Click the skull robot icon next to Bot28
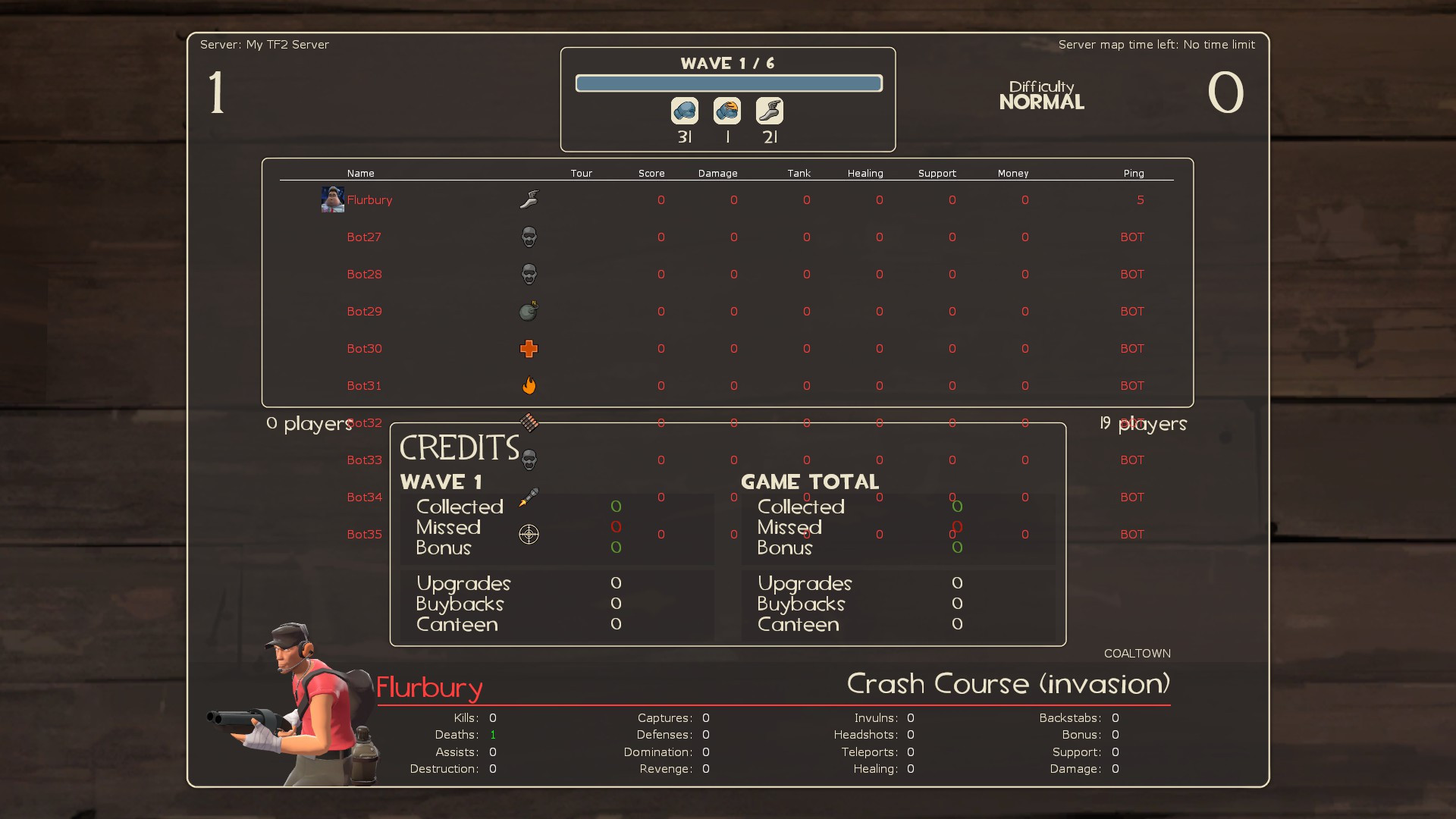1456x819 pixels. tap(529, 274)
